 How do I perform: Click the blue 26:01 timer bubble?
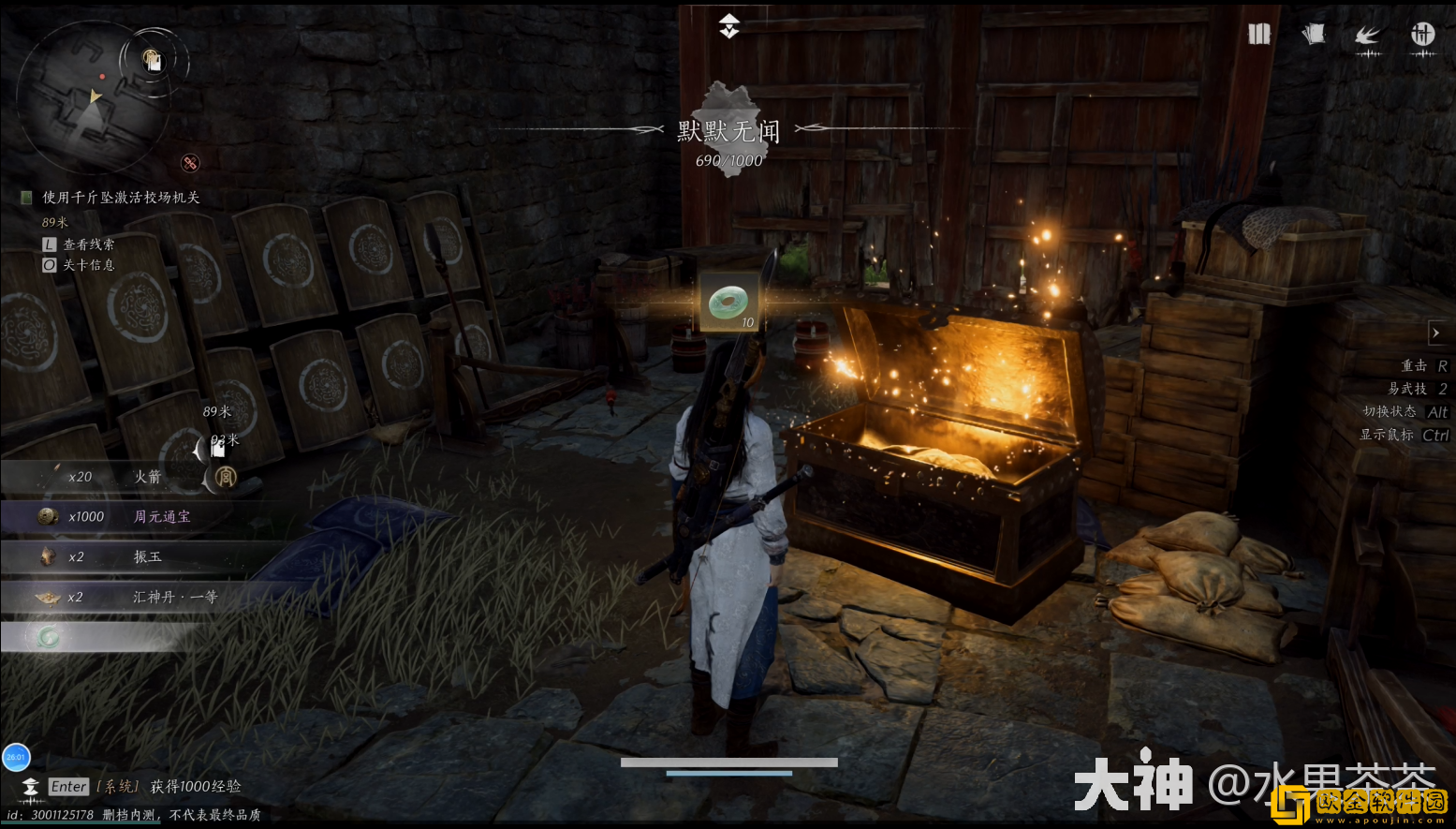pos(17,757)
